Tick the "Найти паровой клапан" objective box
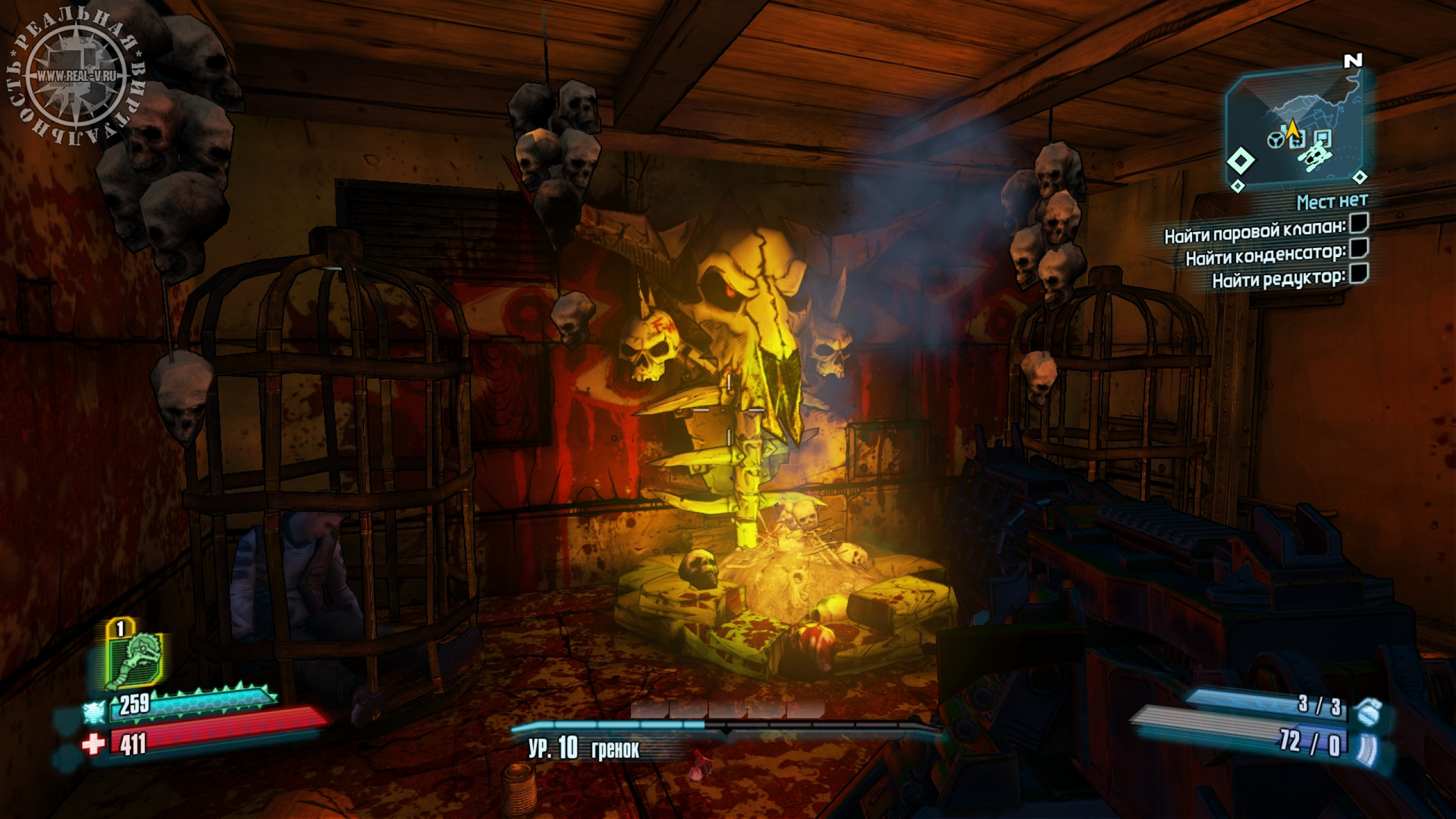1456x819 pixels. click(1359, 224)
